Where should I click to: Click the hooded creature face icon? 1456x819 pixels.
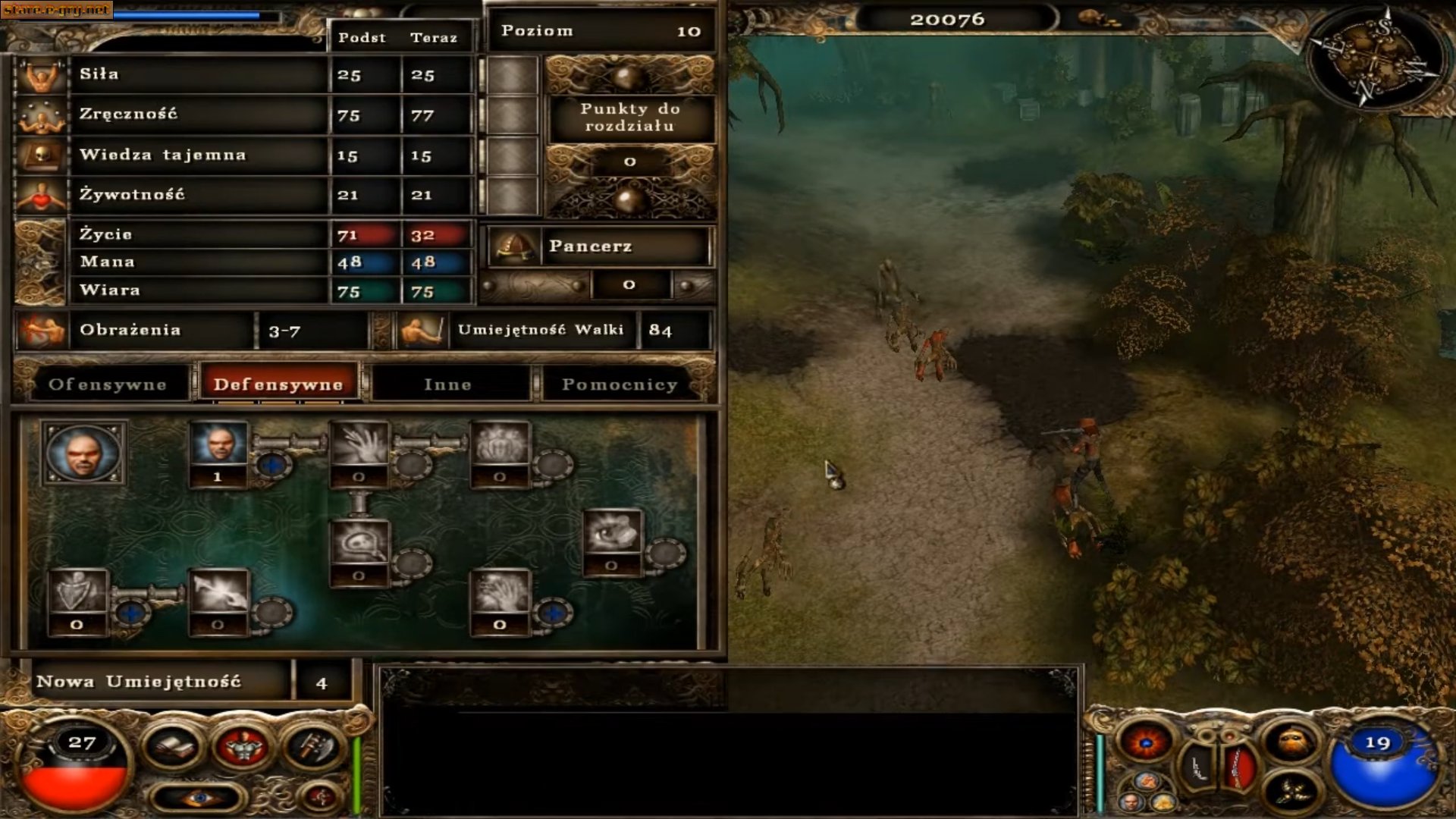point(1291,742)
